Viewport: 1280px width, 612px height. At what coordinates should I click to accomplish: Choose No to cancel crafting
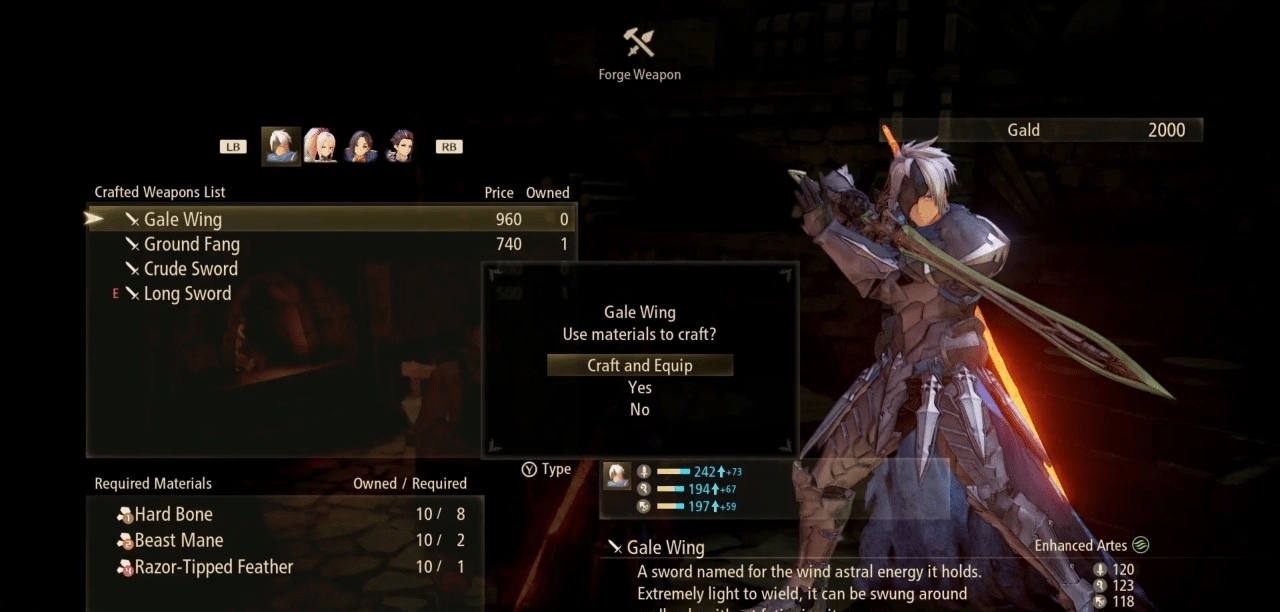(x=640, y=410)
